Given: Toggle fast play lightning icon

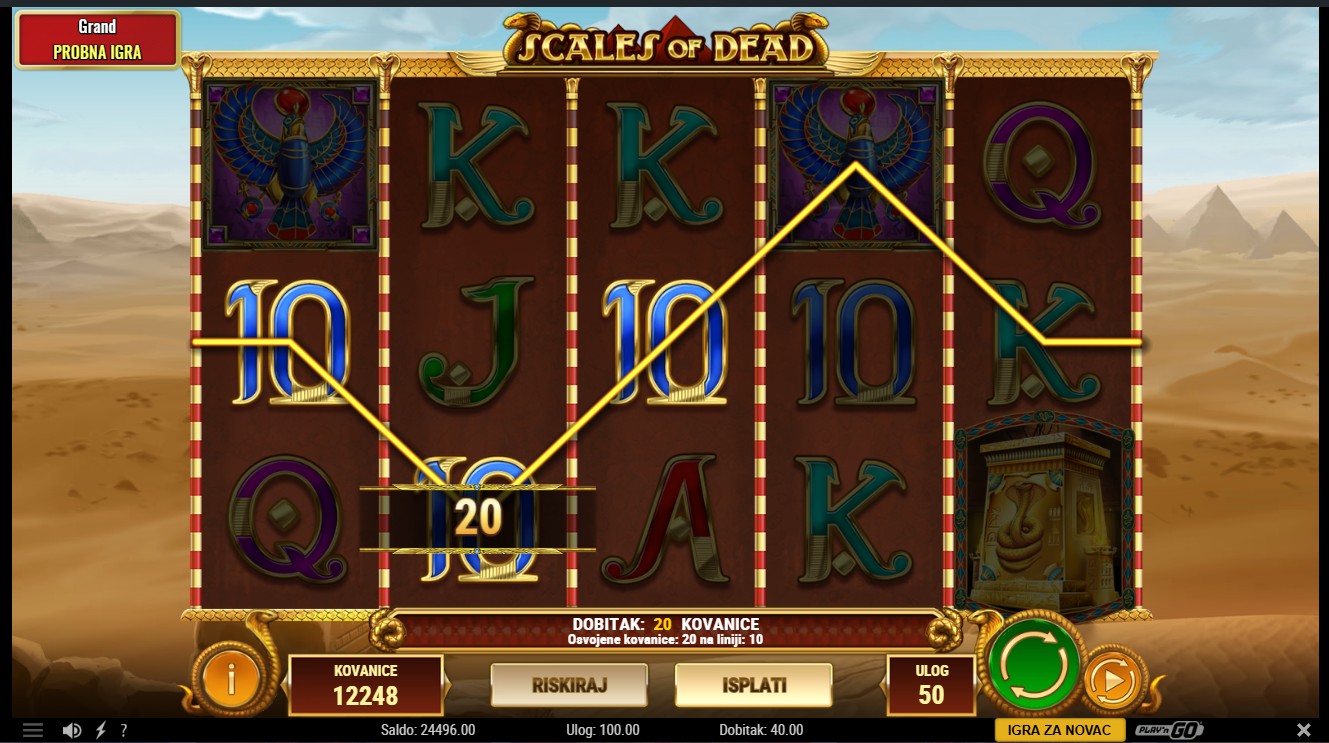Looking at the screenshot, I should point(101,730).
